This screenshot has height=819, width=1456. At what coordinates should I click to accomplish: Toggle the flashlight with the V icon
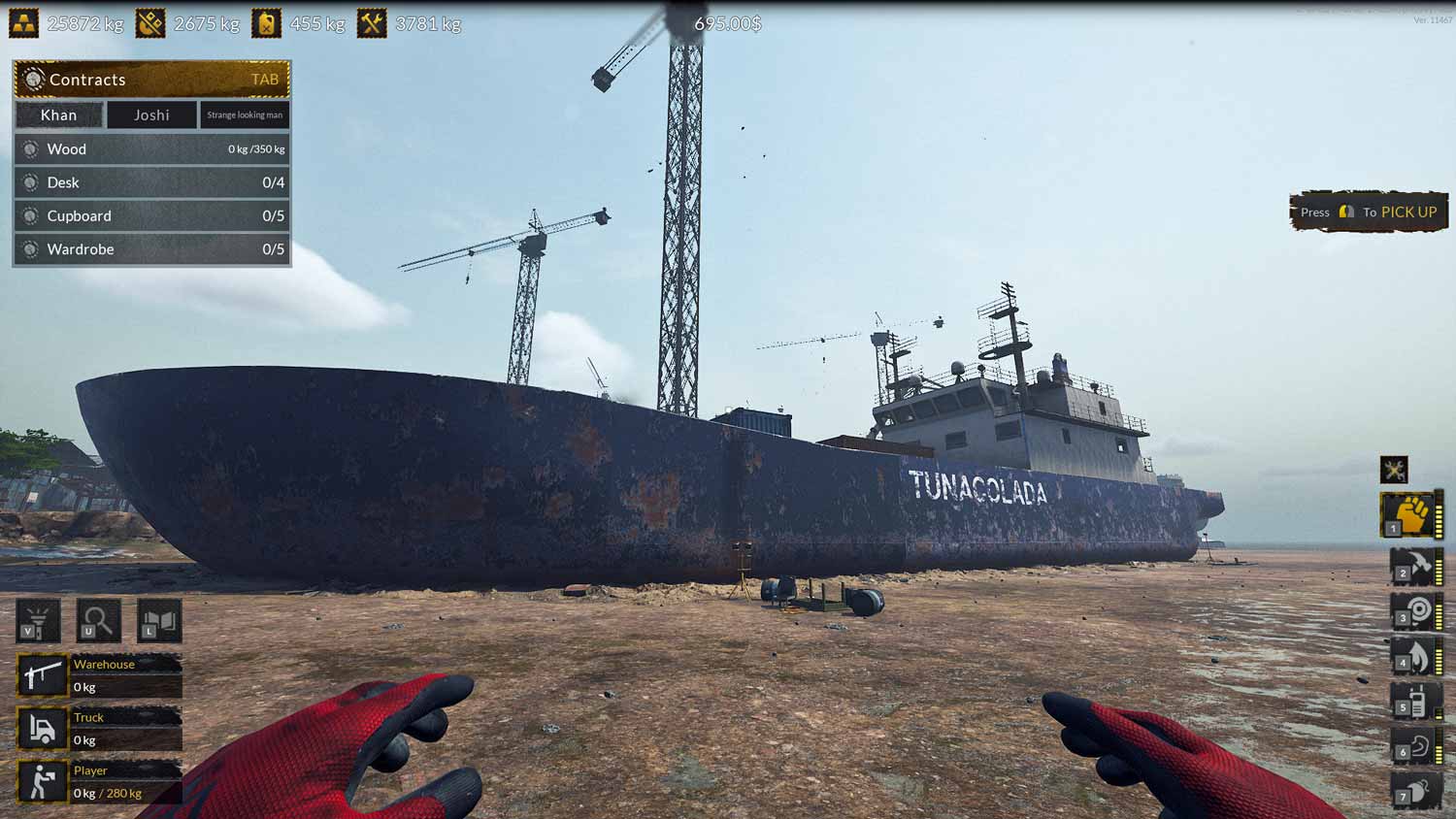(39, 621)
